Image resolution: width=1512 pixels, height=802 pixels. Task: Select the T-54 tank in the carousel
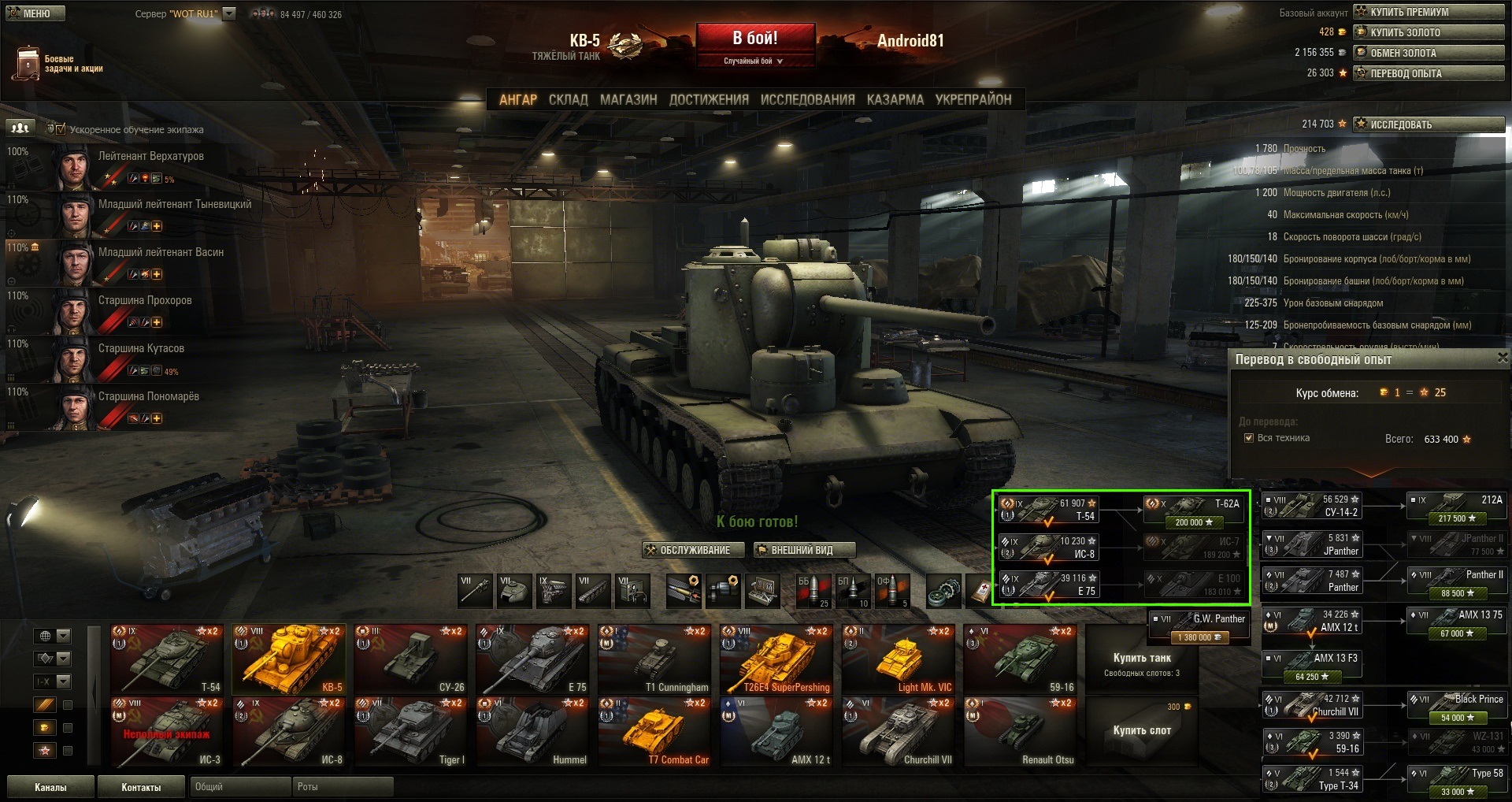[x=167, y=659]
